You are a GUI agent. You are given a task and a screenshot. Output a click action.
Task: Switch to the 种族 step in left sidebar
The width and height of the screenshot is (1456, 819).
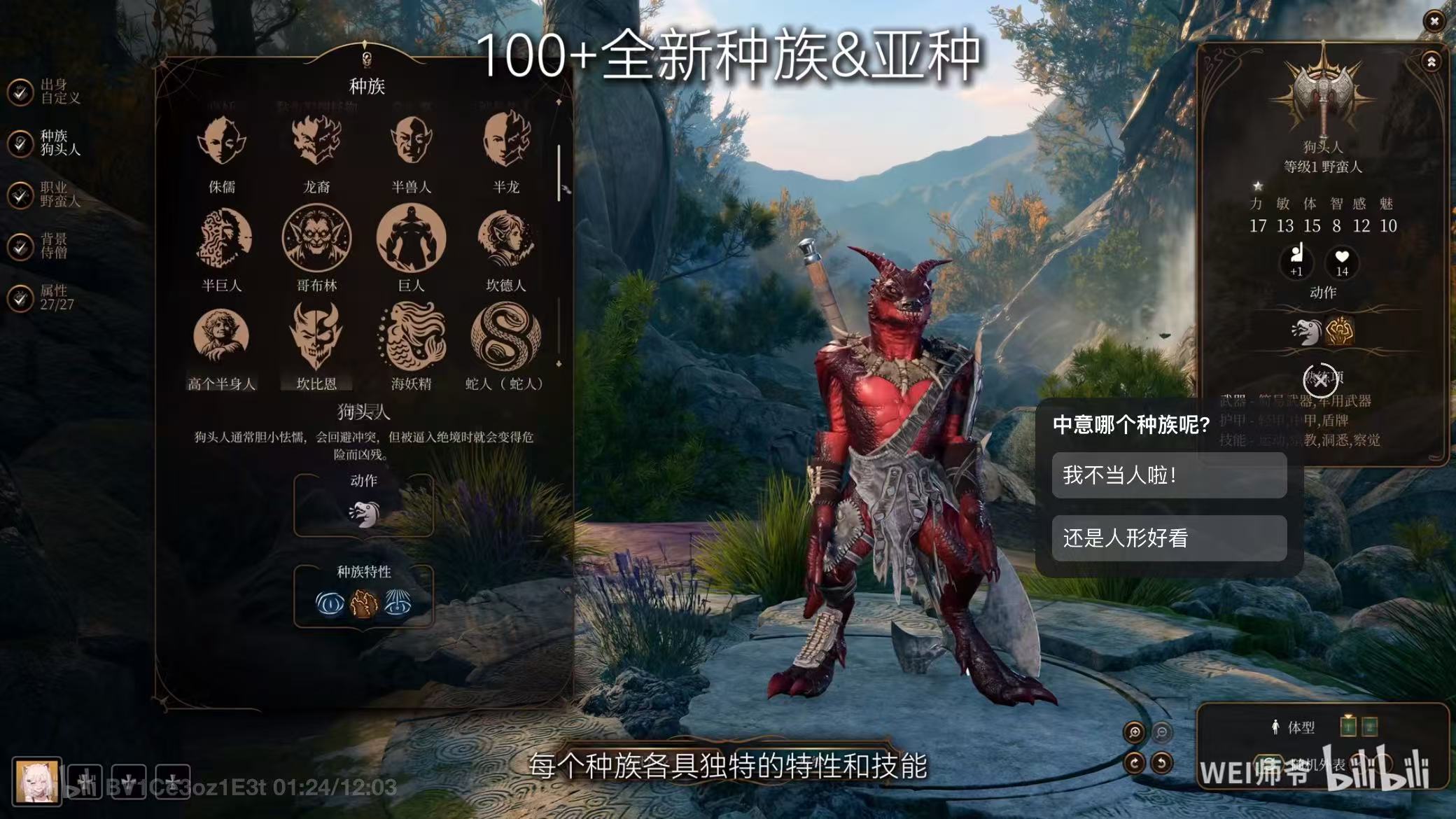click(43, 145)
